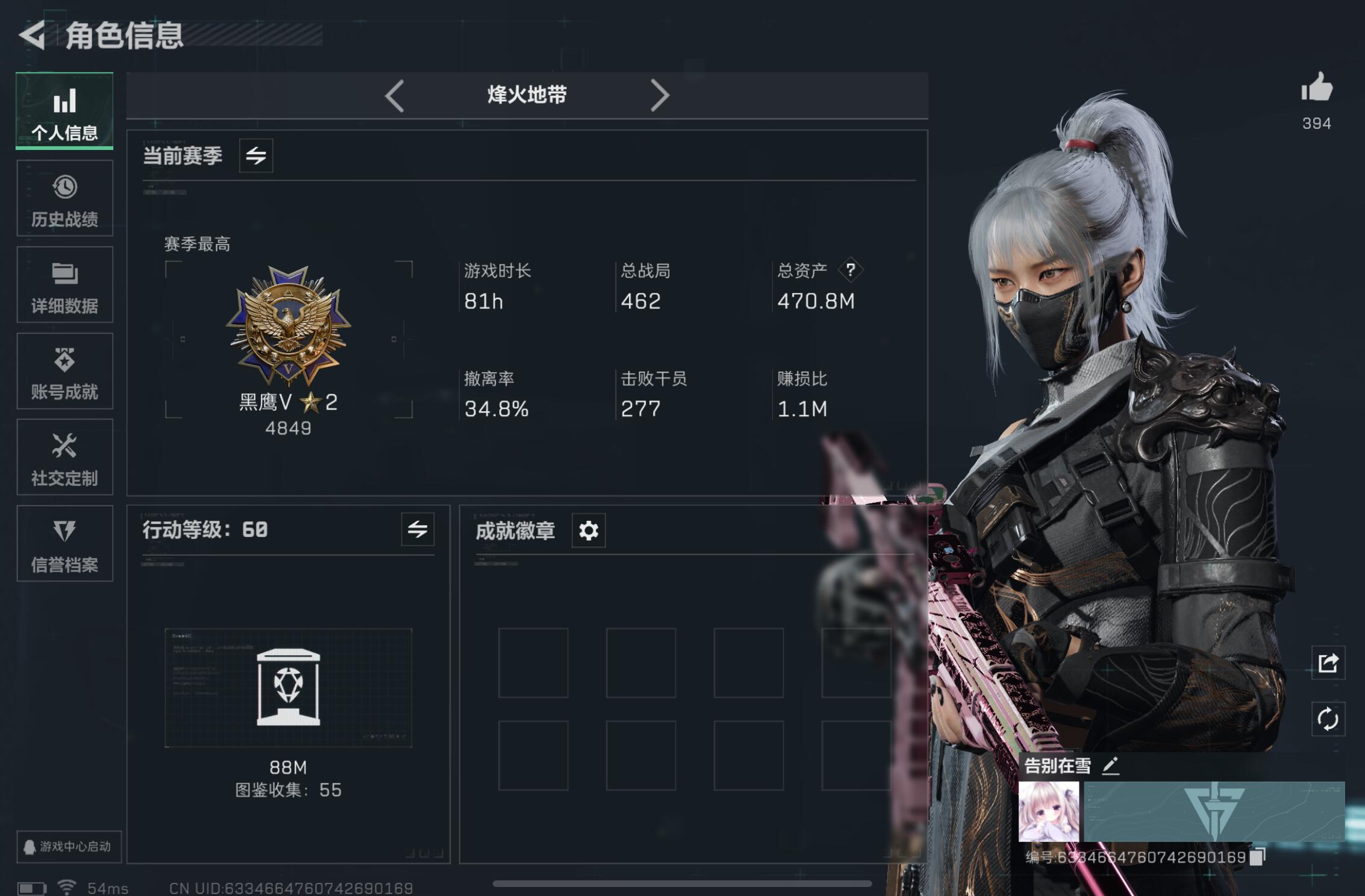Screen dimensions: 1365x896
Task: Switch season view with 当前赛季 swap toggle
Action: (x=255, y=155)
